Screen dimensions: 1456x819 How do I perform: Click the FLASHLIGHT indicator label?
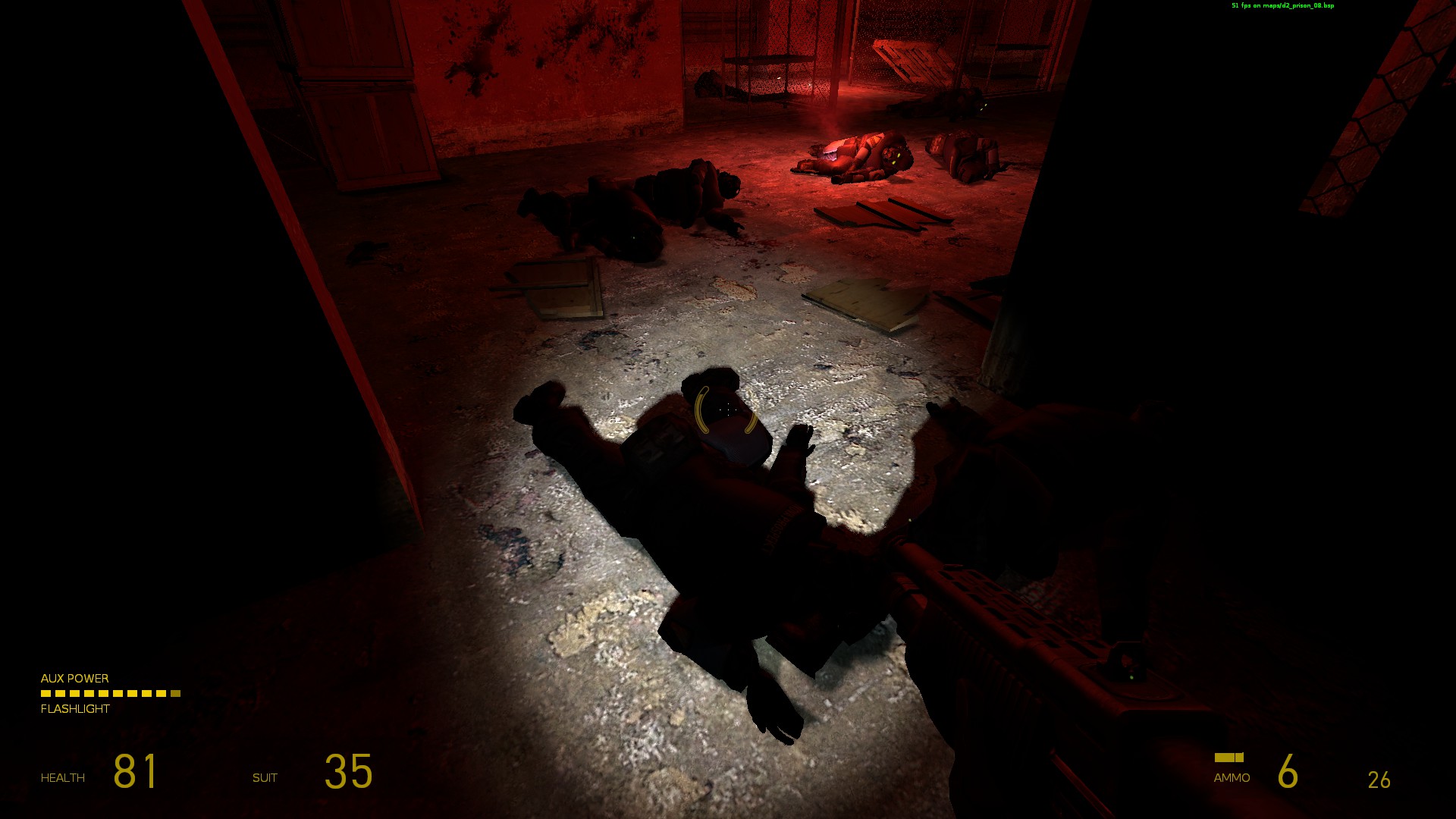(x=74, y=709)
